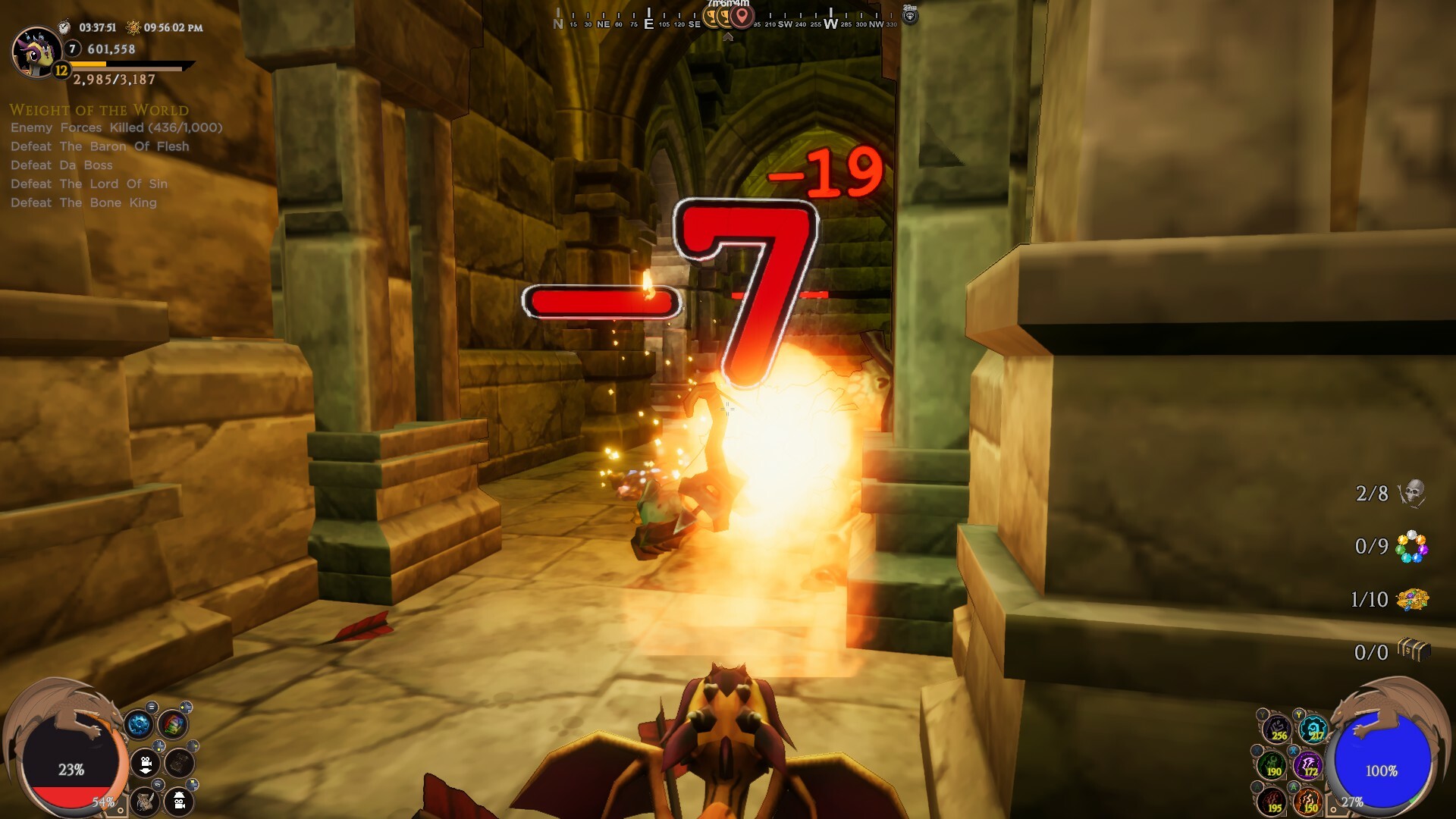The image size is (1456, 819).
Task: Open the settings gear icon near the health orb
Action: (x=137, y=724)
